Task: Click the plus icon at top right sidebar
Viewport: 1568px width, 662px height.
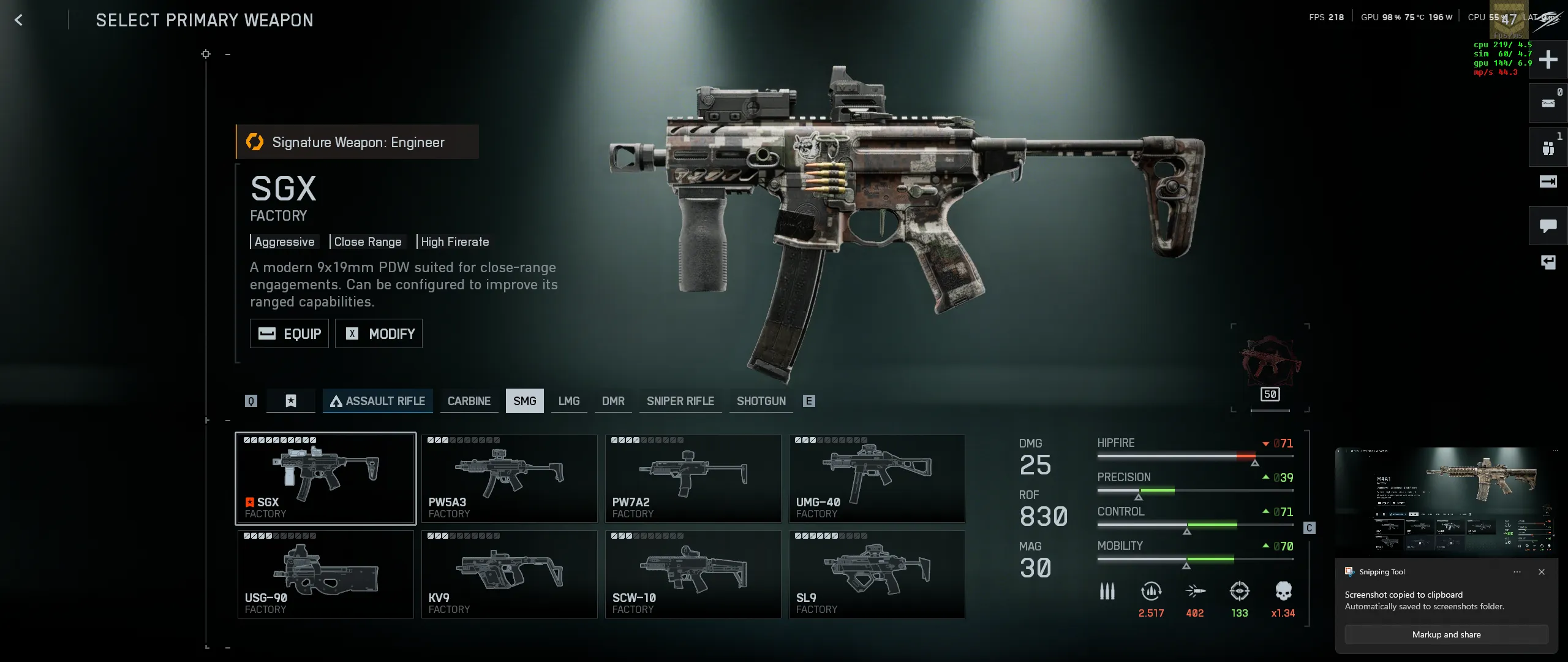Action: [x=1550, y=59]
